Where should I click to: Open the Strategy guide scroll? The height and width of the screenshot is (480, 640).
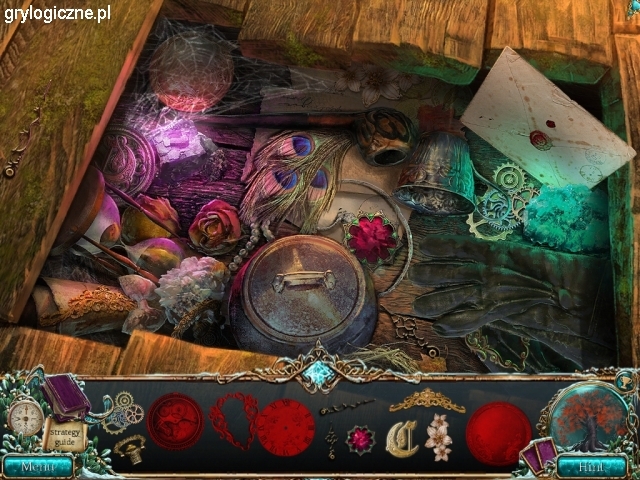tap(62, 435)
